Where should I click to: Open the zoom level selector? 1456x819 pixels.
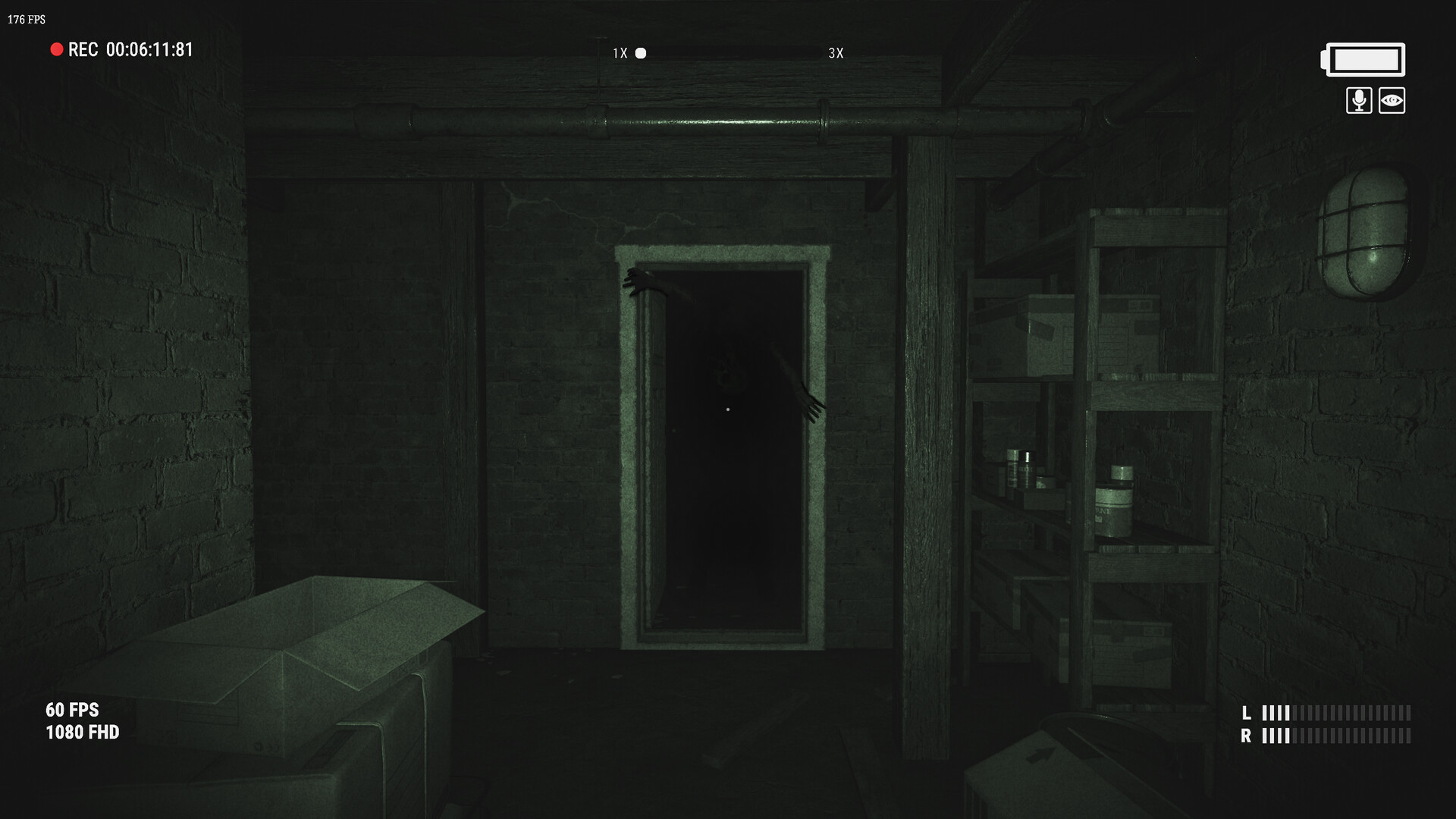641,53
